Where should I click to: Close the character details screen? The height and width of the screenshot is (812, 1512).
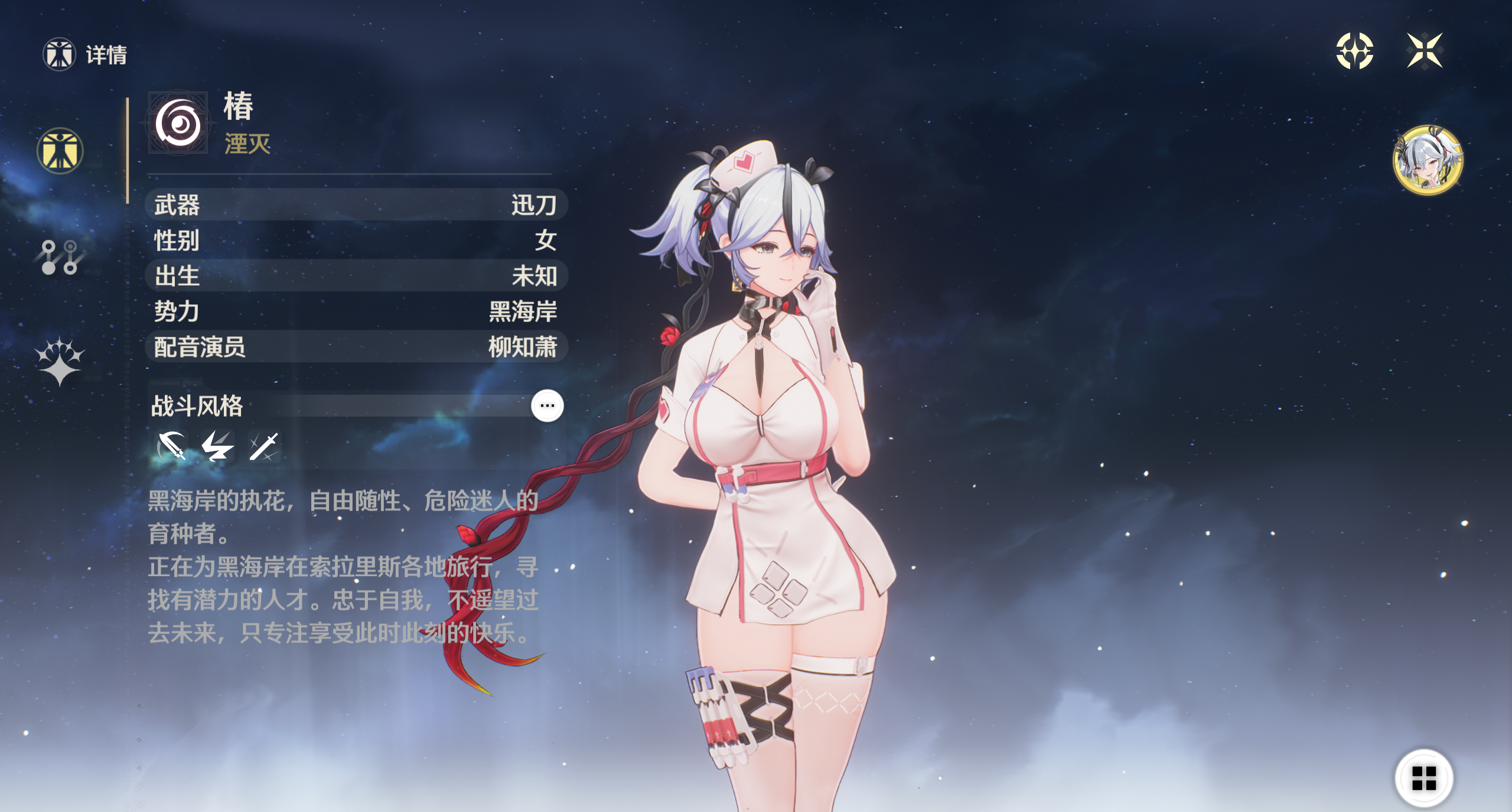[x=1425, y=51]
